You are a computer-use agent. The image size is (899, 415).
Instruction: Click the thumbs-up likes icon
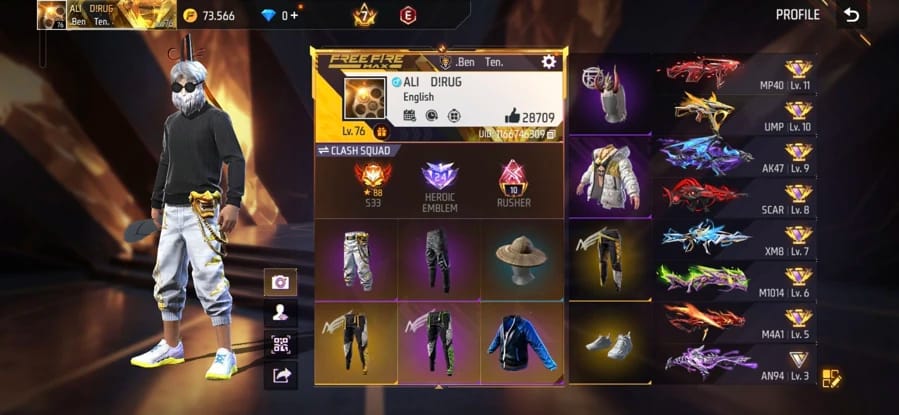(x=511, y=115)
